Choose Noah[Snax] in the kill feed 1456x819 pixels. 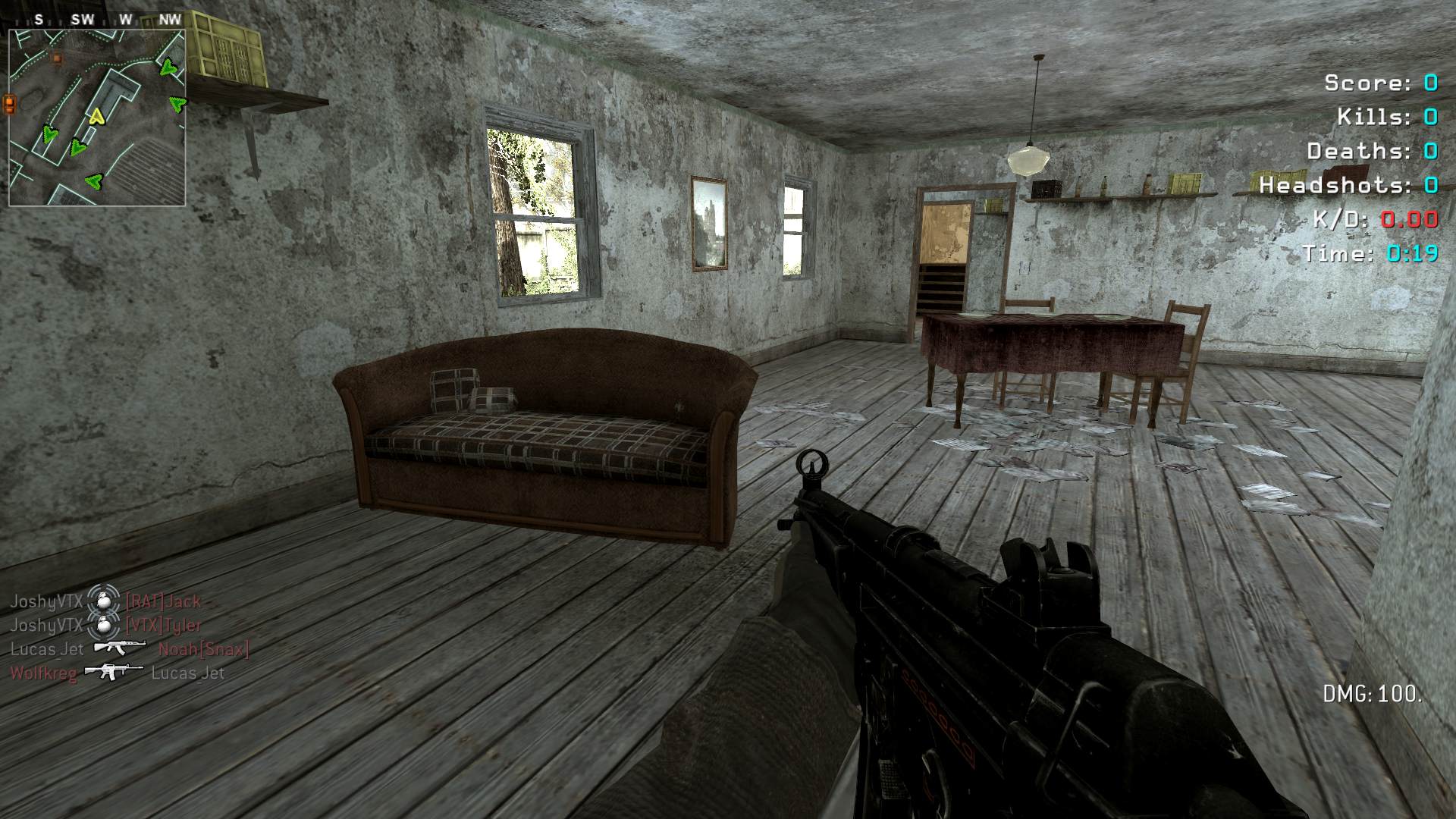pyautogui.click(x=203, y=649)
